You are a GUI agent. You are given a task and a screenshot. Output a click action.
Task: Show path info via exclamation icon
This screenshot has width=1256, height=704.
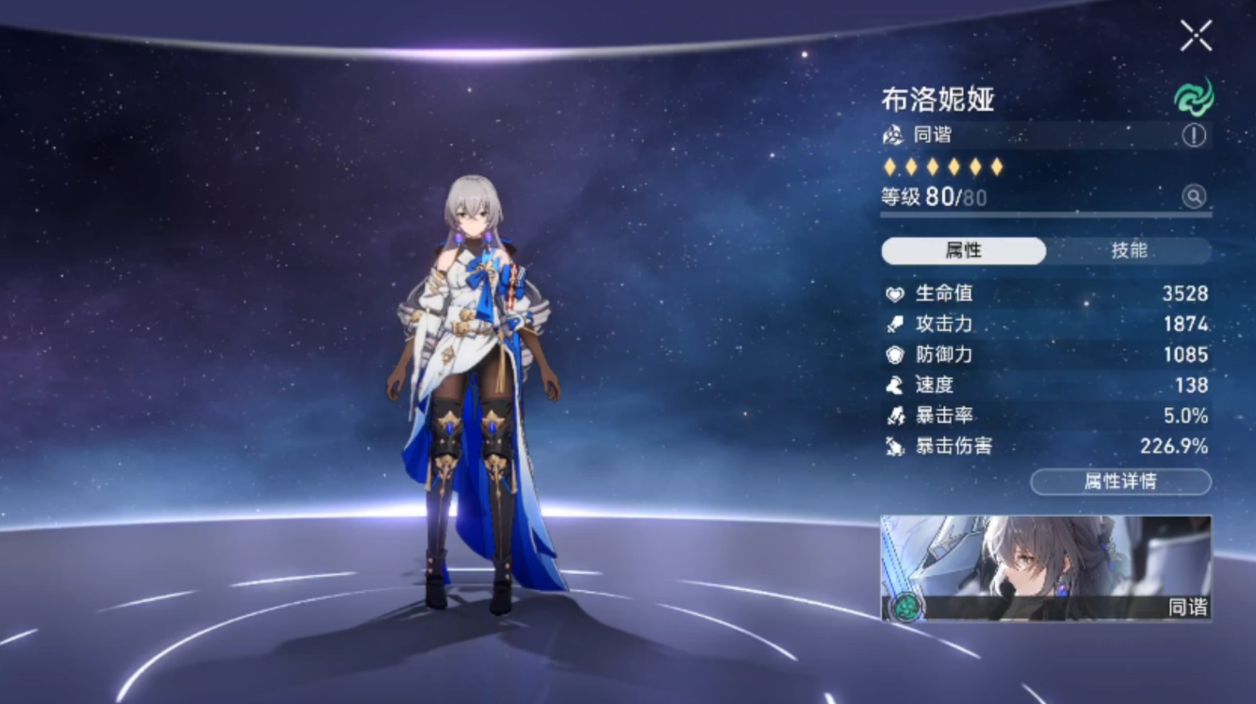click(1194, 135)
